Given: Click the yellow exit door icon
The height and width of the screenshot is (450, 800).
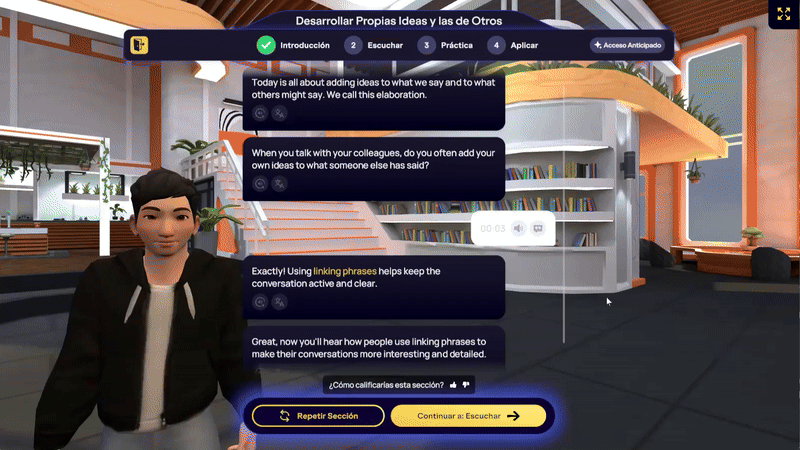Looking at the screenshot, I should pyautogui.click(x=139, y=45).
